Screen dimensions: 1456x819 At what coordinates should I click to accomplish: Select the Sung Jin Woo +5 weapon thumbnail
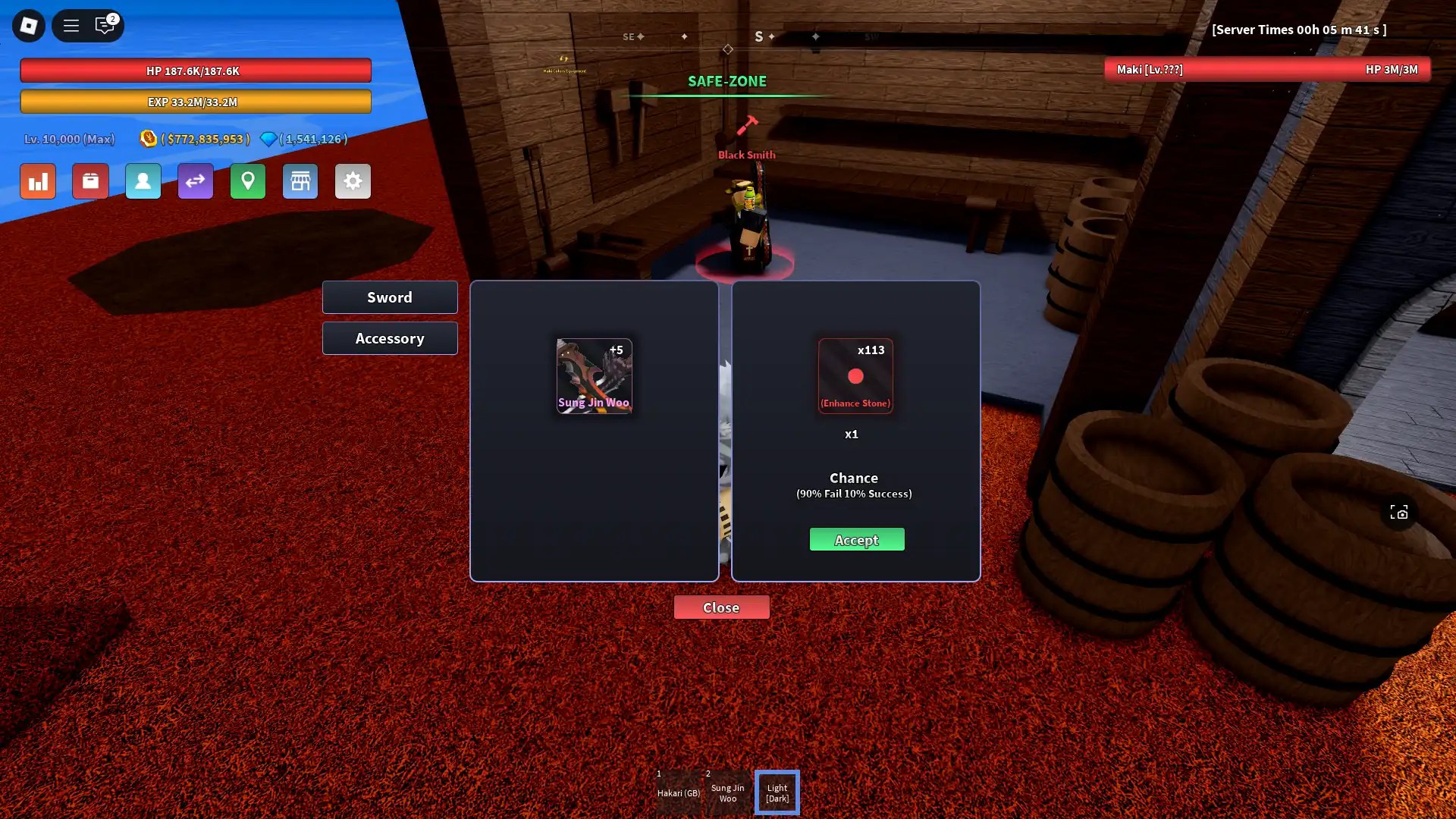coord(595,376)
